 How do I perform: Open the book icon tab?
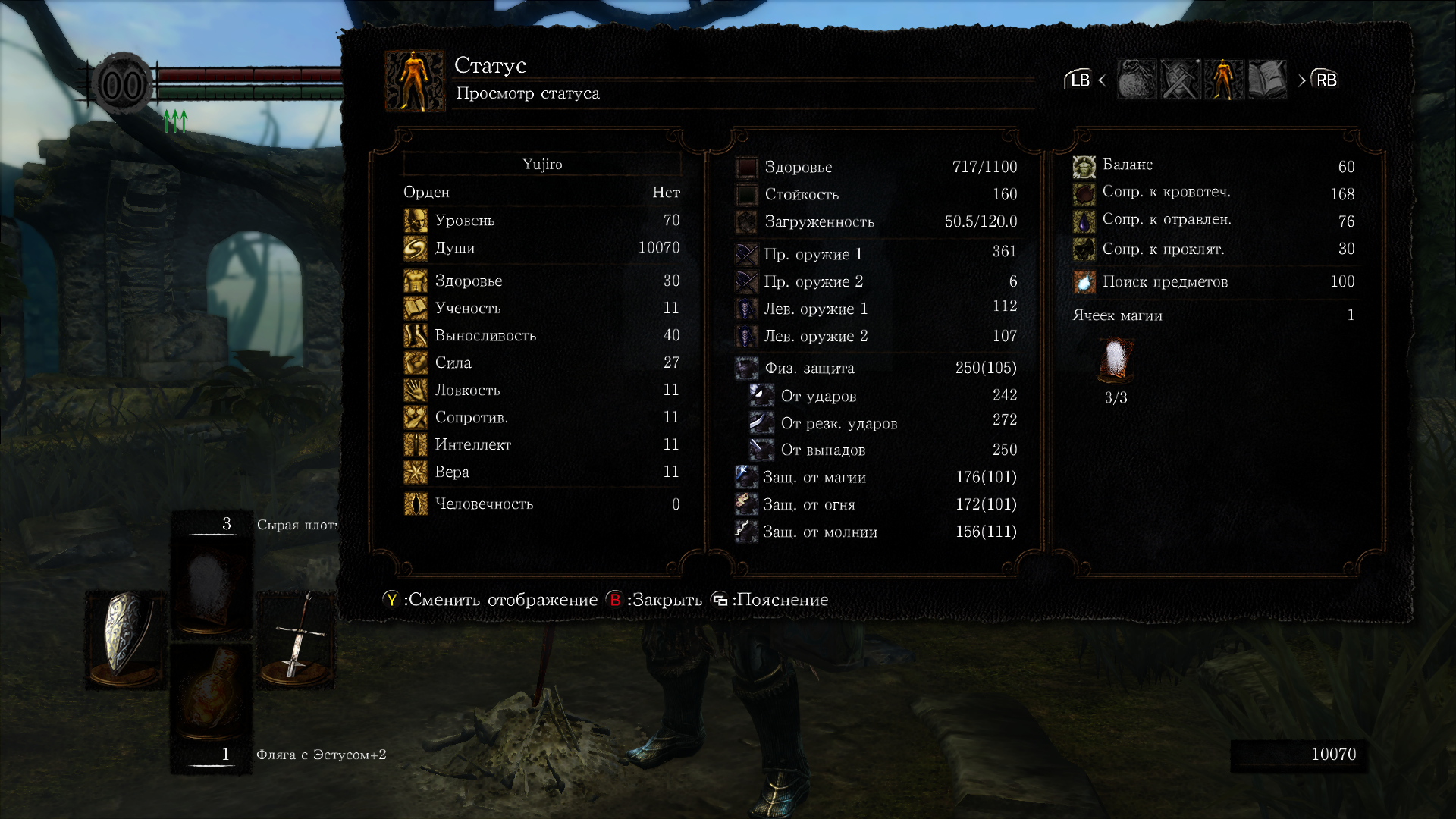click(x=1267, y=80)
